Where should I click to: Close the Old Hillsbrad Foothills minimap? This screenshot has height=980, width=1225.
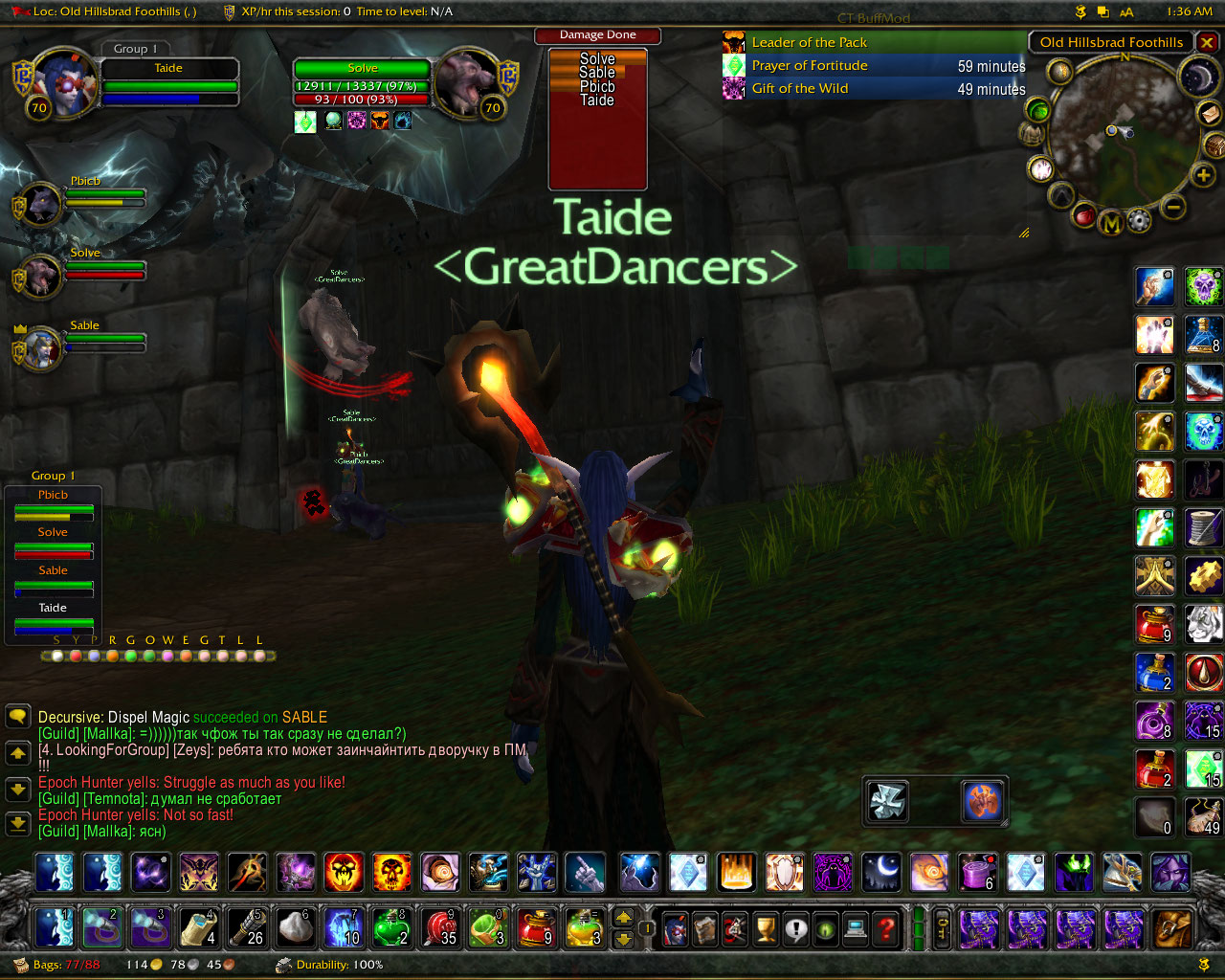[x=1208, y=42]
